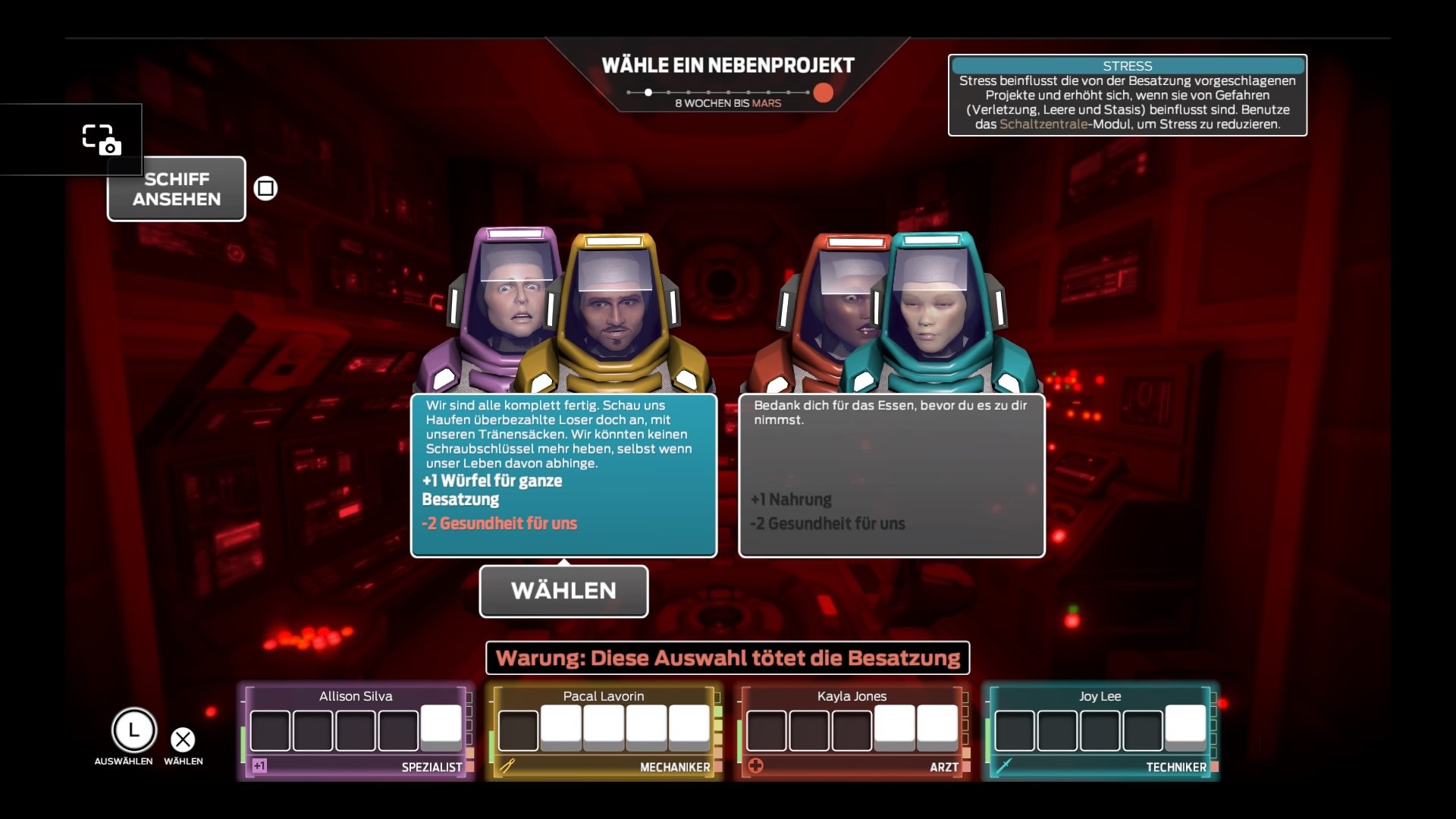This screenshot has height=819, width=1456.
Task: Click the L controller icon labeled AUSWÄHLEN
Action: click(133, 730)
